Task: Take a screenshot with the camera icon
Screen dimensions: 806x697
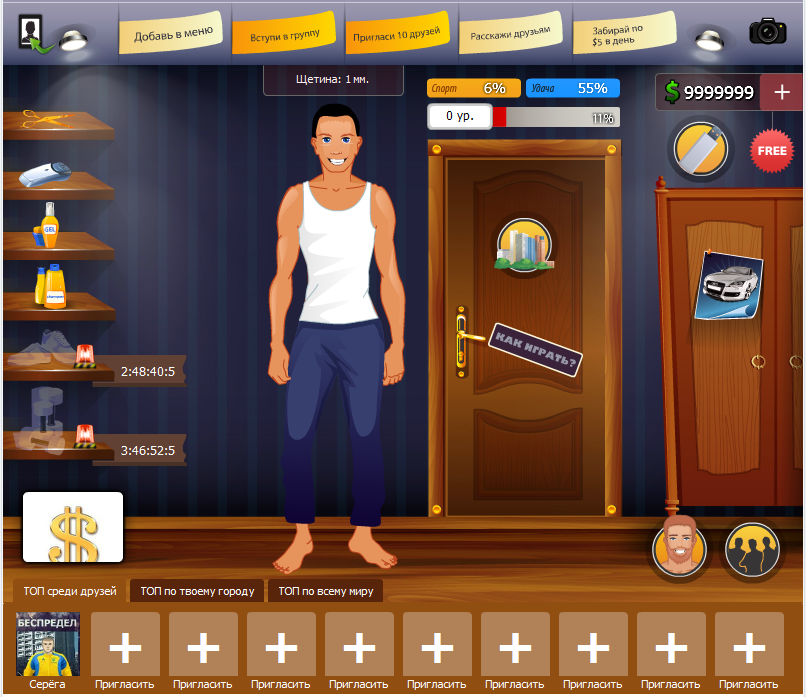Action: click(767, 31)
